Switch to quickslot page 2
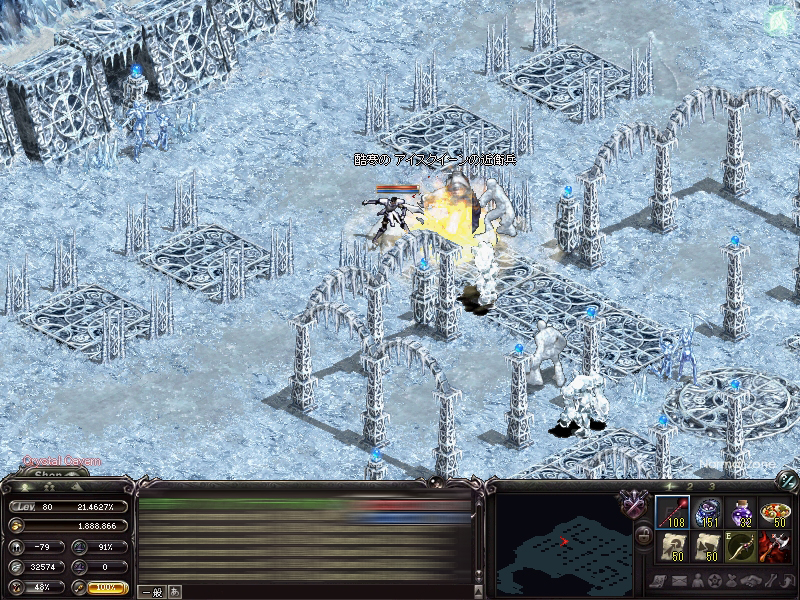Image resolution: width=800 pixels, height=600 pixels. coord(688,486)
